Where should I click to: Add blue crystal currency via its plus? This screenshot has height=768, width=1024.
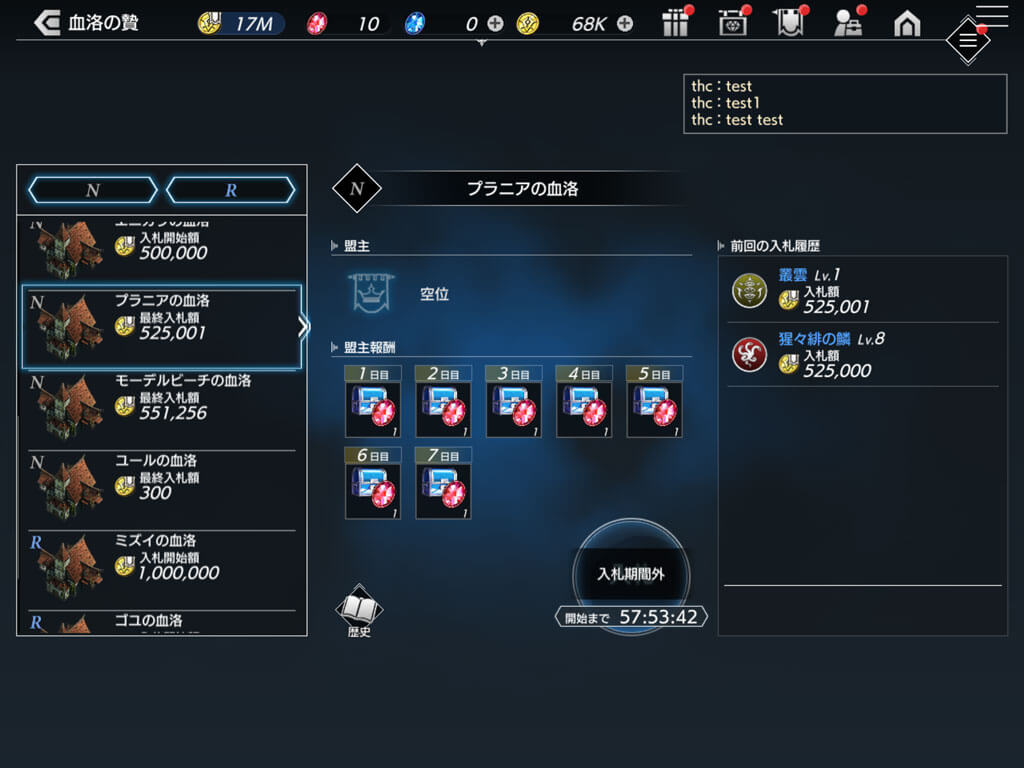coord(495,23)
